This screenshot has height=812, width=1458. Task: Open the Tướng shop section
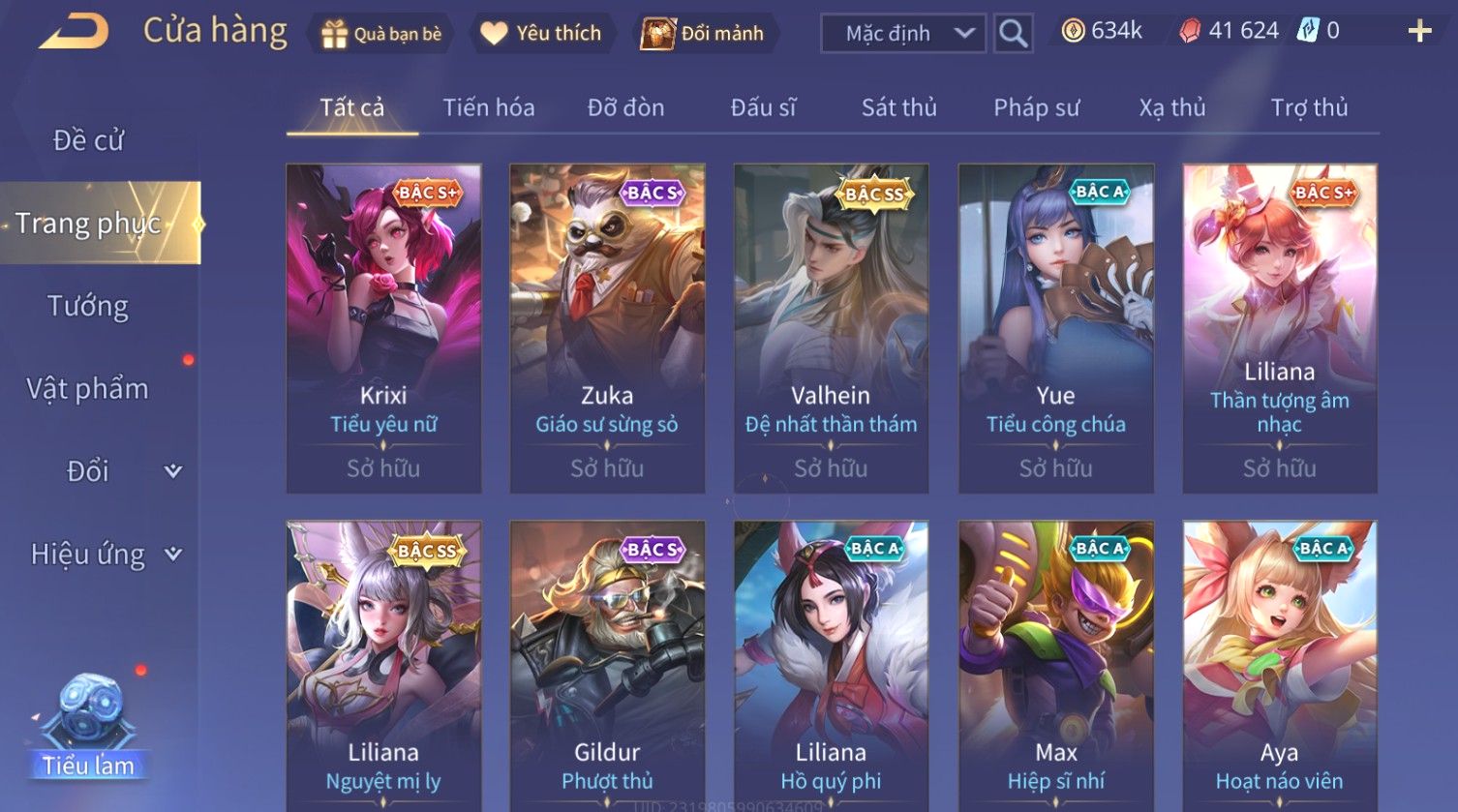click(x=88, y=306)
